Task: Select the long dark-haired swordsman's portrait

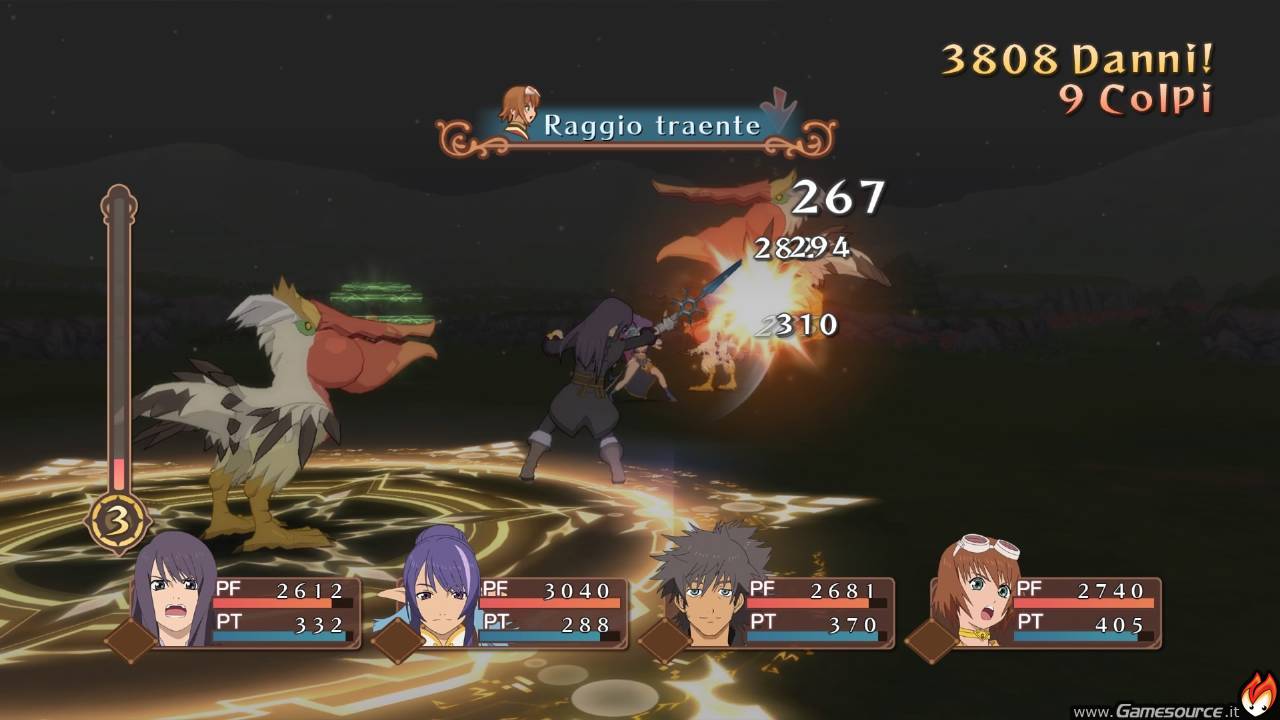Action: tap(176, 592)
